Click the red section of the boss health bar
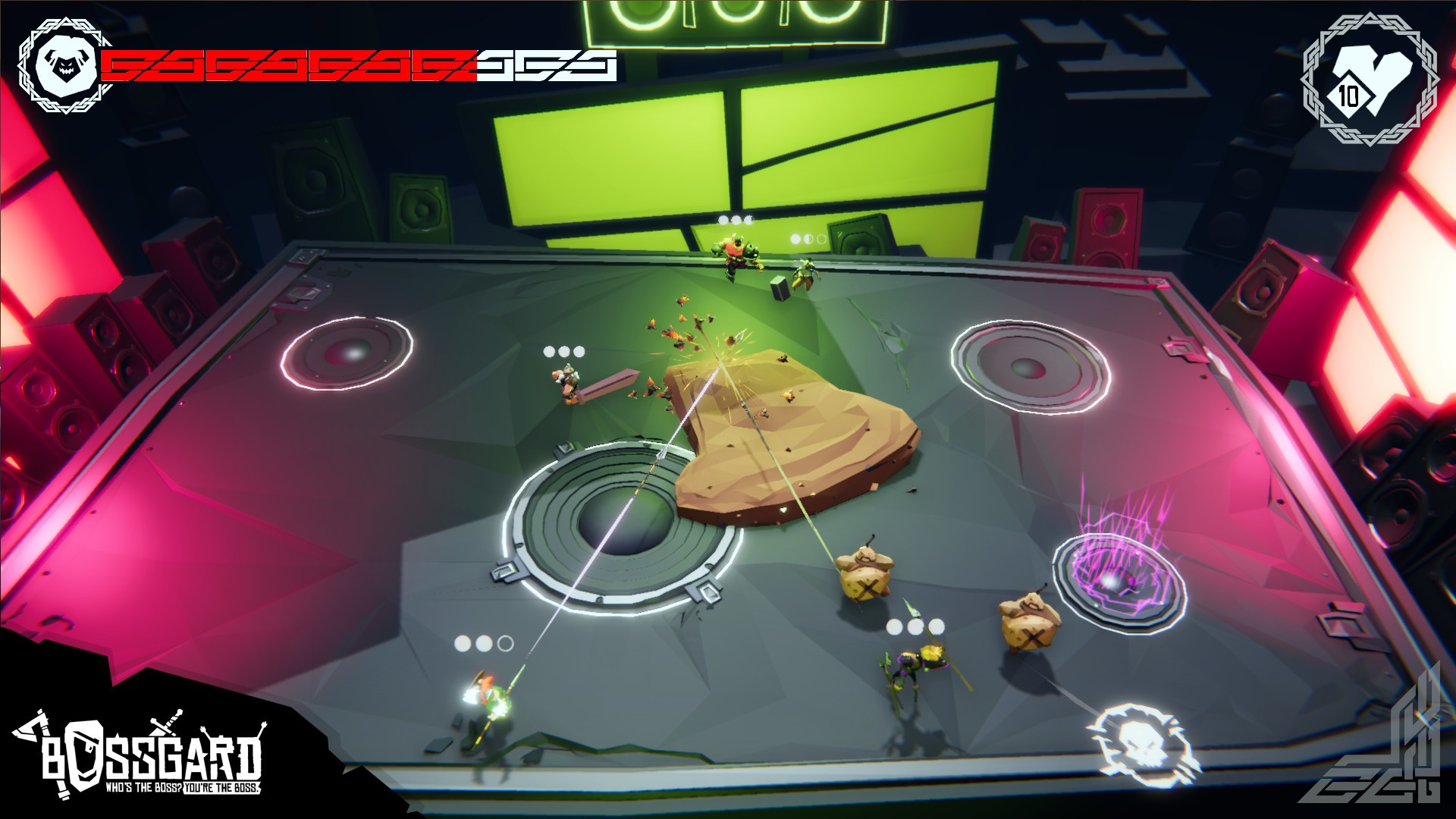The width and height of the screenshot is (1456, 819). point(288,65)
